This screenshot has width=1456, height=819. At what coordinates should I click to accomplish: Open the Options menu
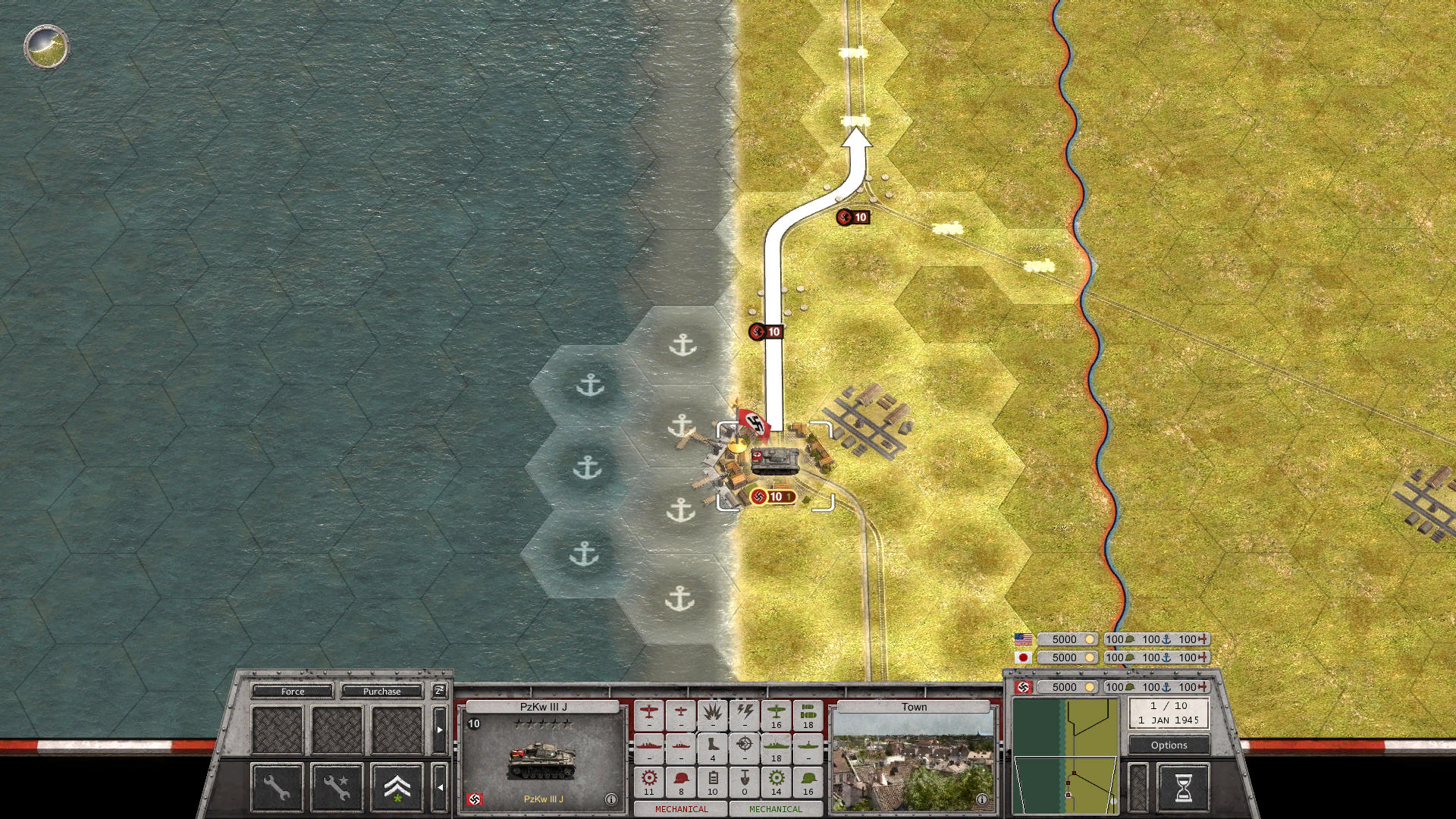pos(1169,745)
